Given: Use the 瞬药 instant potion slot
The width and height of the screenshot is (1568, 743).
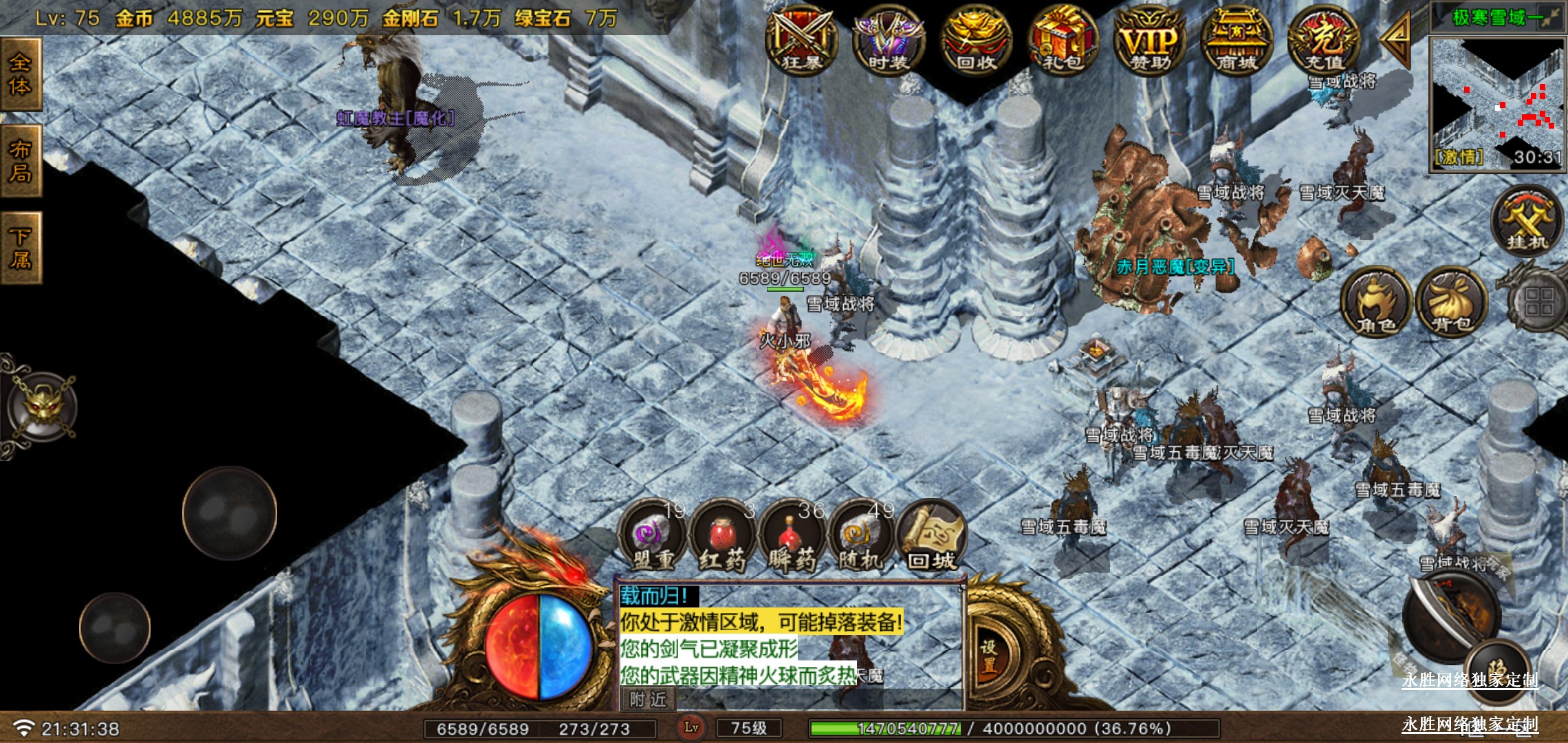Looking at the screenshot, I should [x=792, y=538].
